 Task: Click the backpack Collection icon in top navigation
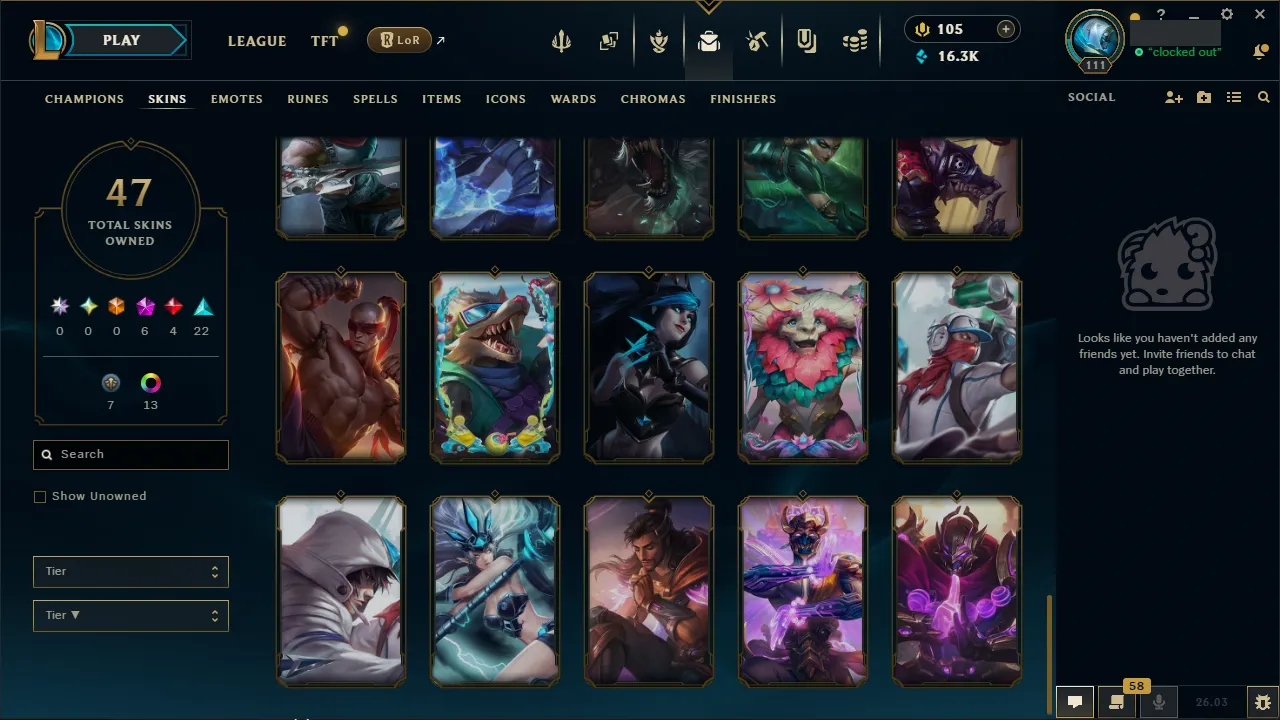point(709,40)
